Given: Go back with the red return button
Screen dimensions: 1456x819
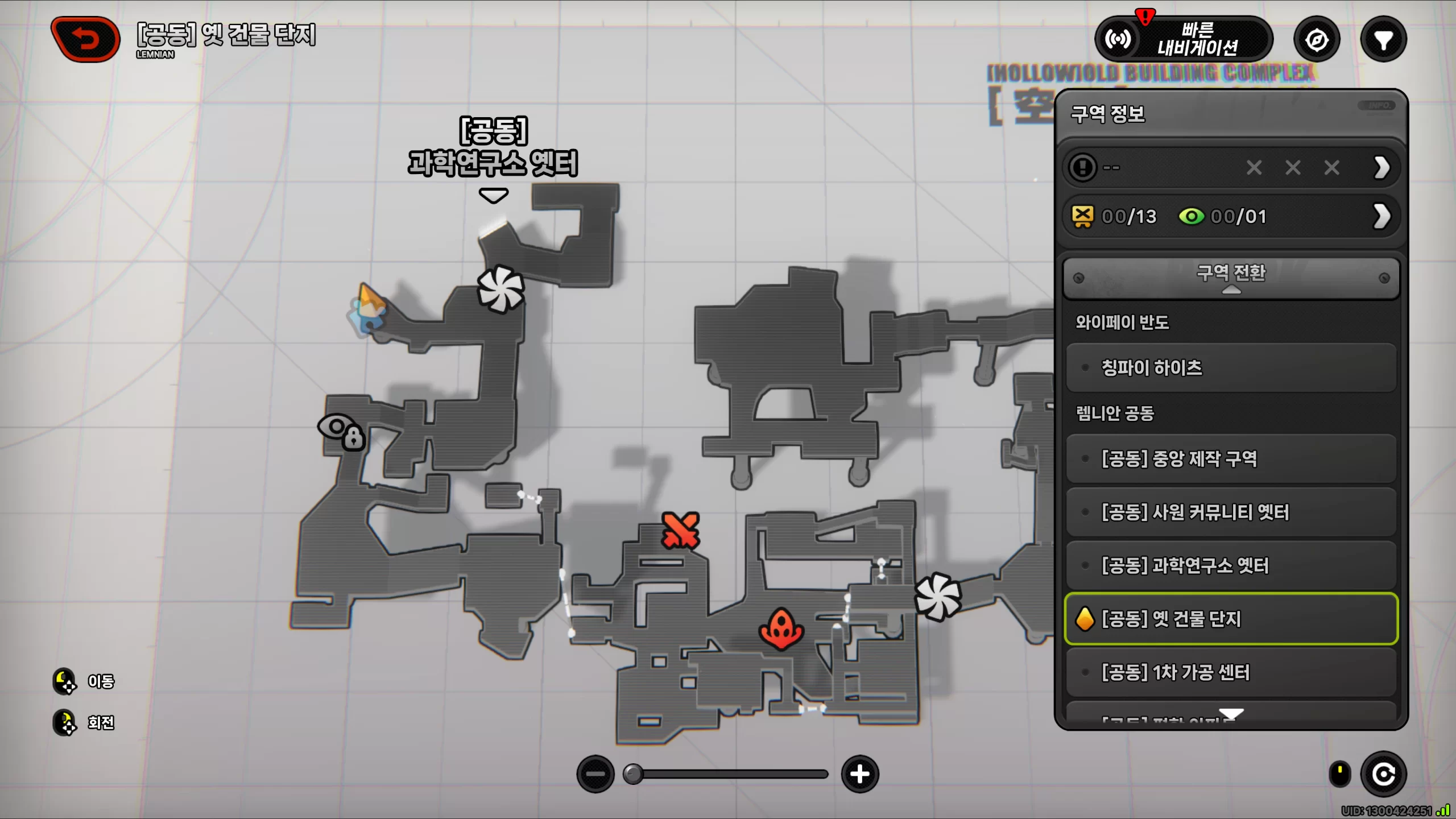Looking at the screenshot, I should tap(85, 39).
